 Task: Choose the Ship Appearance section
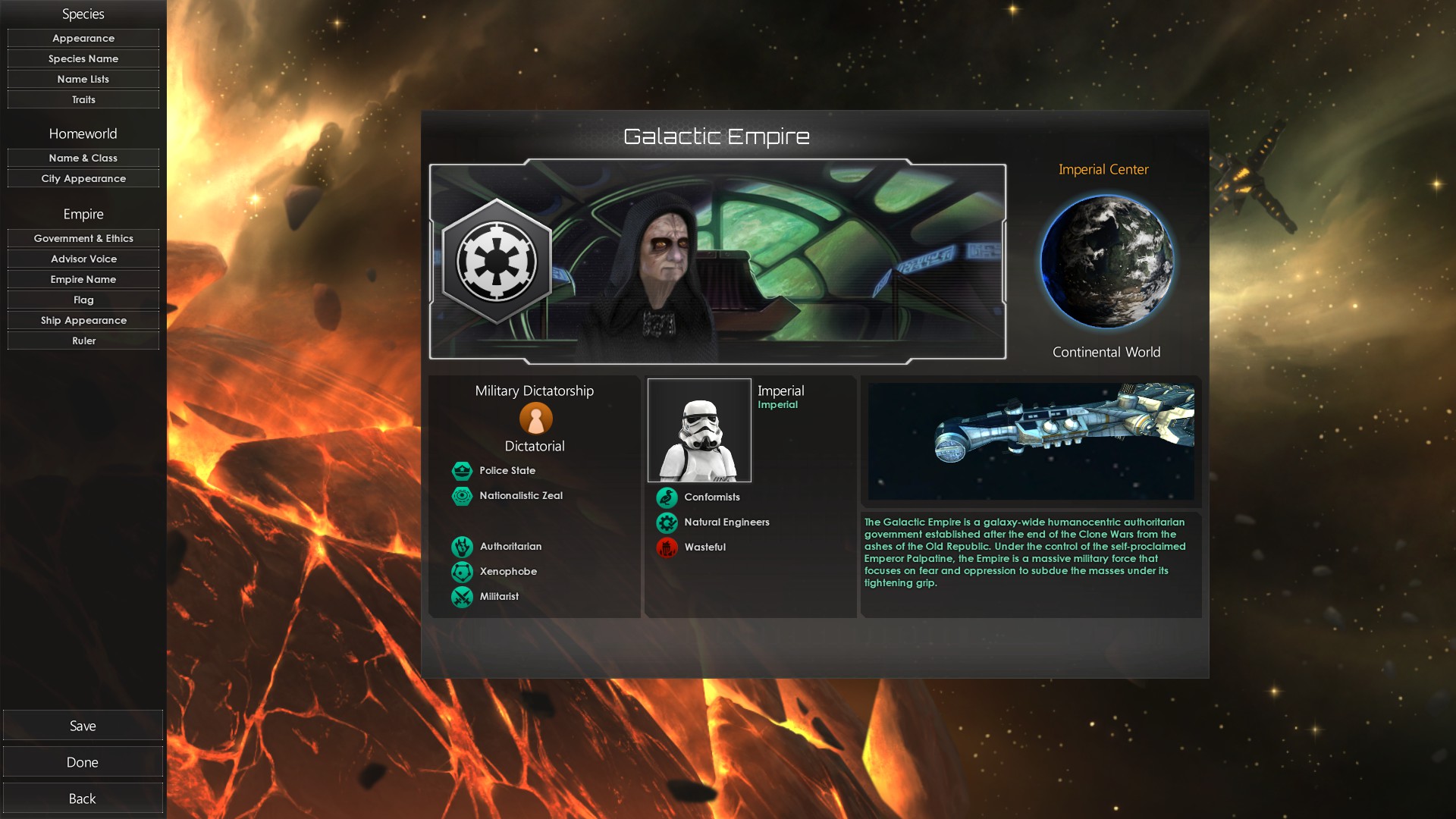coord(83,320)
